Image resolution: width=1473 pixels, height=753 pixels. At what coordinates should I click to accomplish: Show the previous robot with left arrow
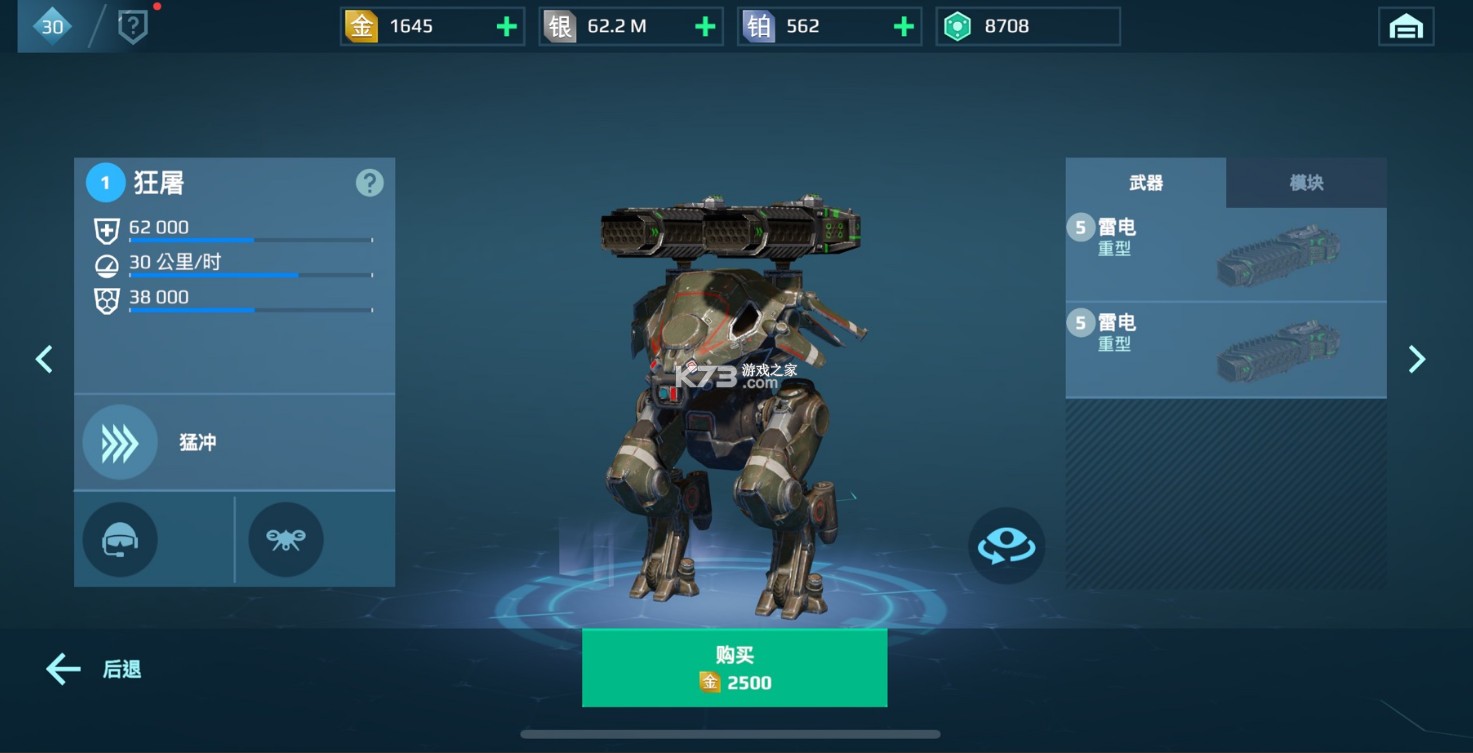(44, 359)
